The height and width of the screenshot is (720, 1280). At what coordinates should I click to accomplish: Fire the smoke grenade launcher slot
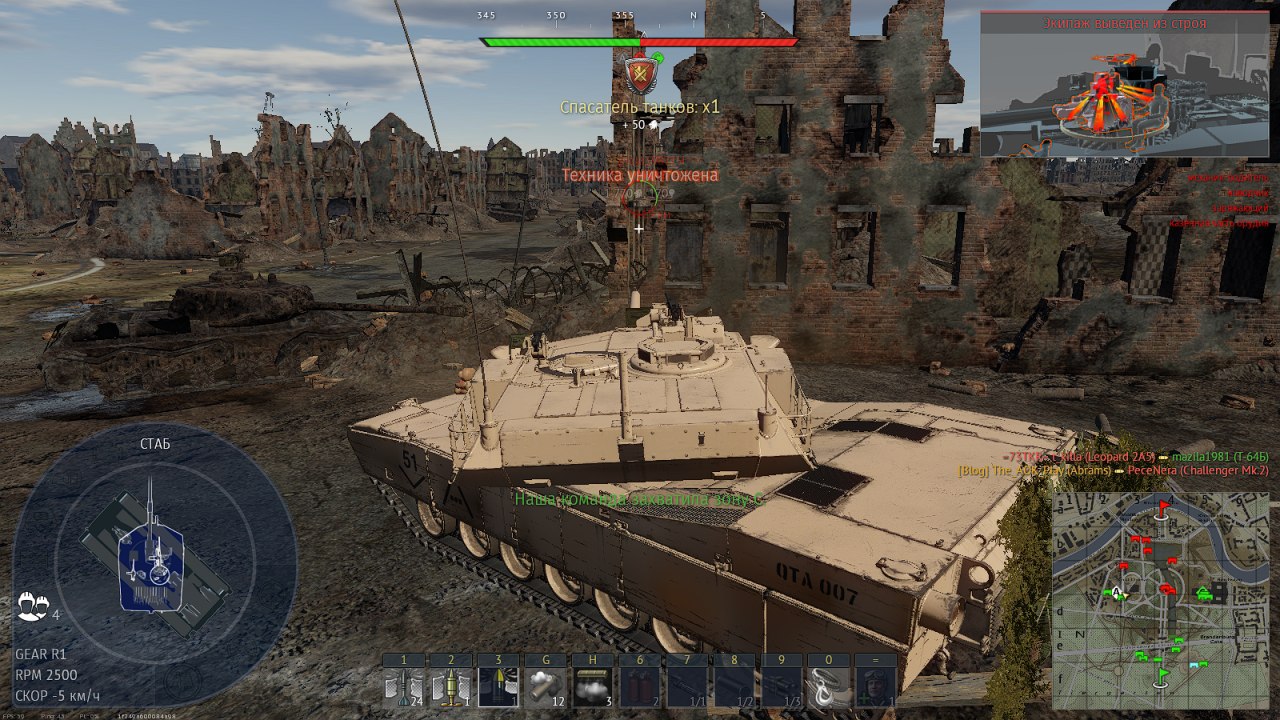[546, 688]
